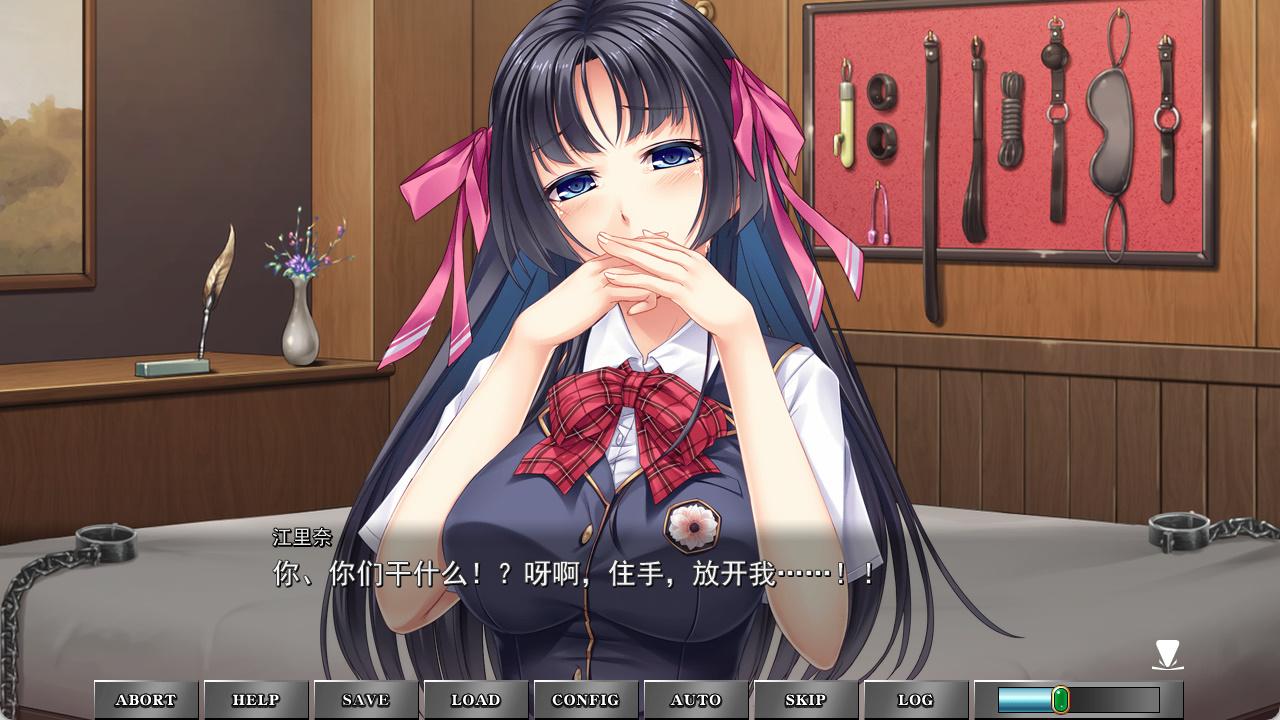Activate SKIP to fast-forward dialogue

tap(806, 700)
